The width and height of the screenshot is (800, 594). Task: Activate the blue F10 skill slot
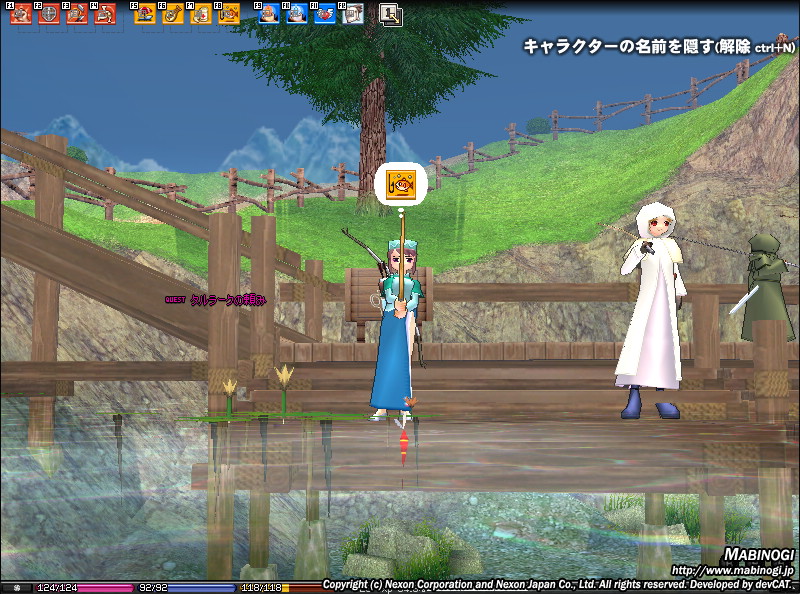(297, 14)
